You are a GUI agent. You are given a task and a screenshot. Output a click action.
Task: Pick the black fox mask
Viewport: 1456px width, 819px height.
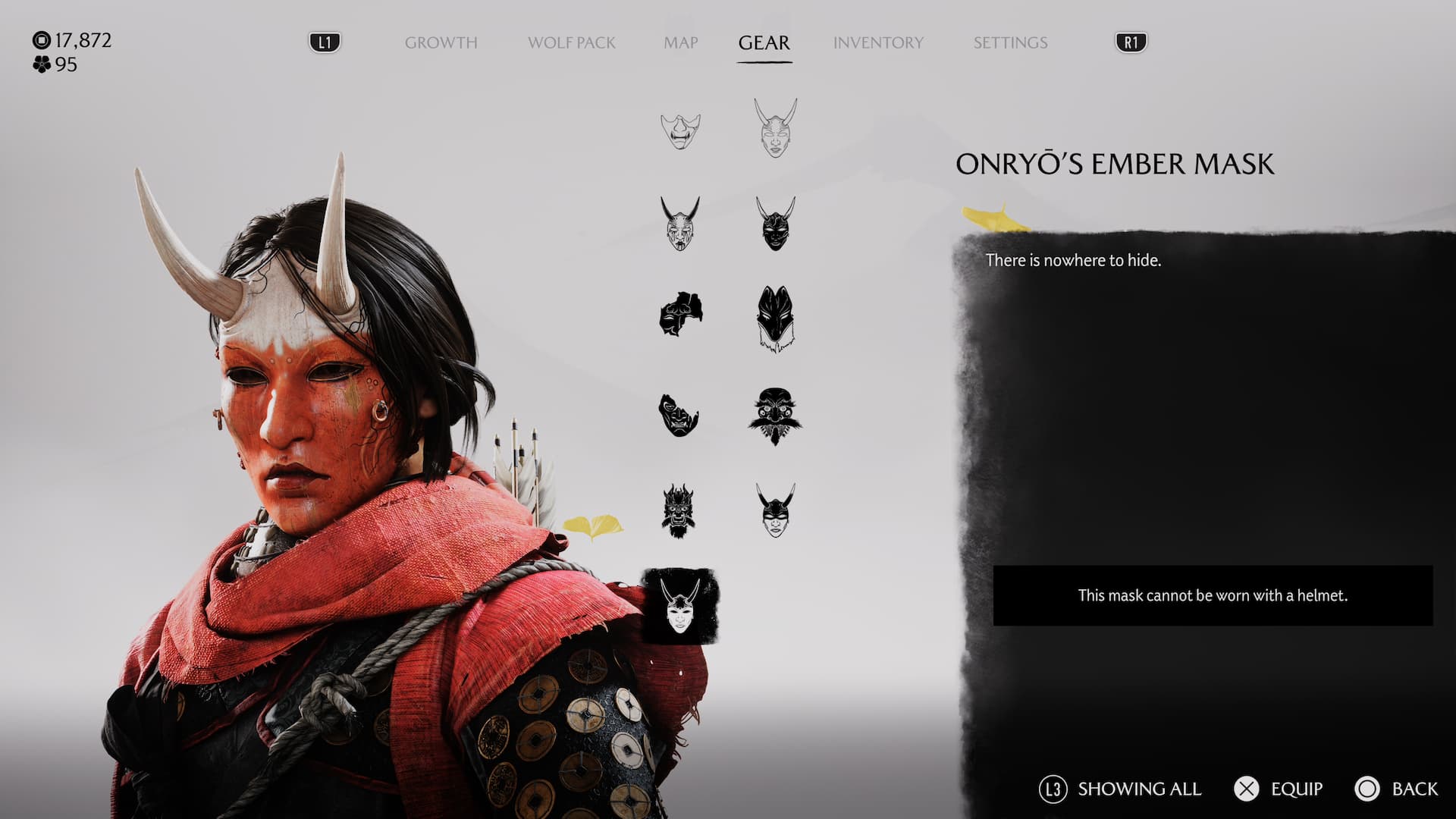775,318
